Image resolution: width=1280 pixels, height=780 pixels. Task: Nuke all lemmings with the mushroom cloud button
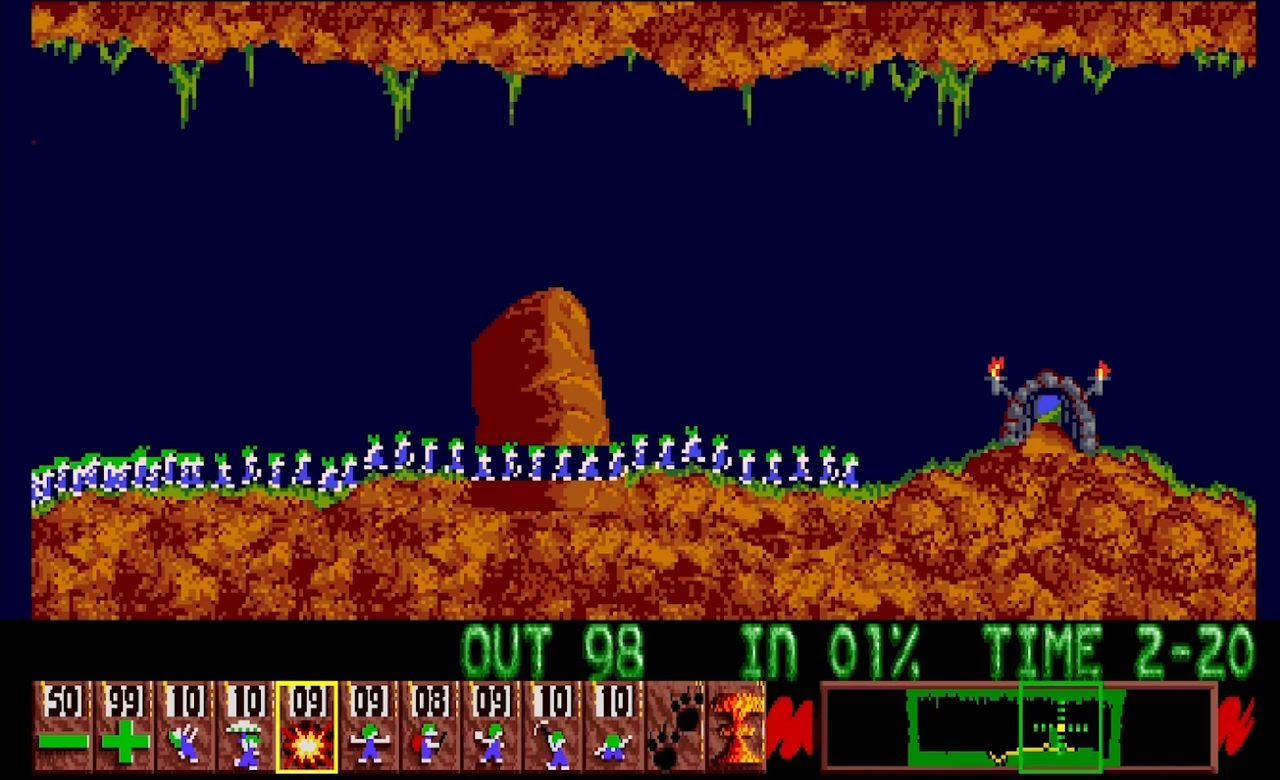tap(736, 727)
